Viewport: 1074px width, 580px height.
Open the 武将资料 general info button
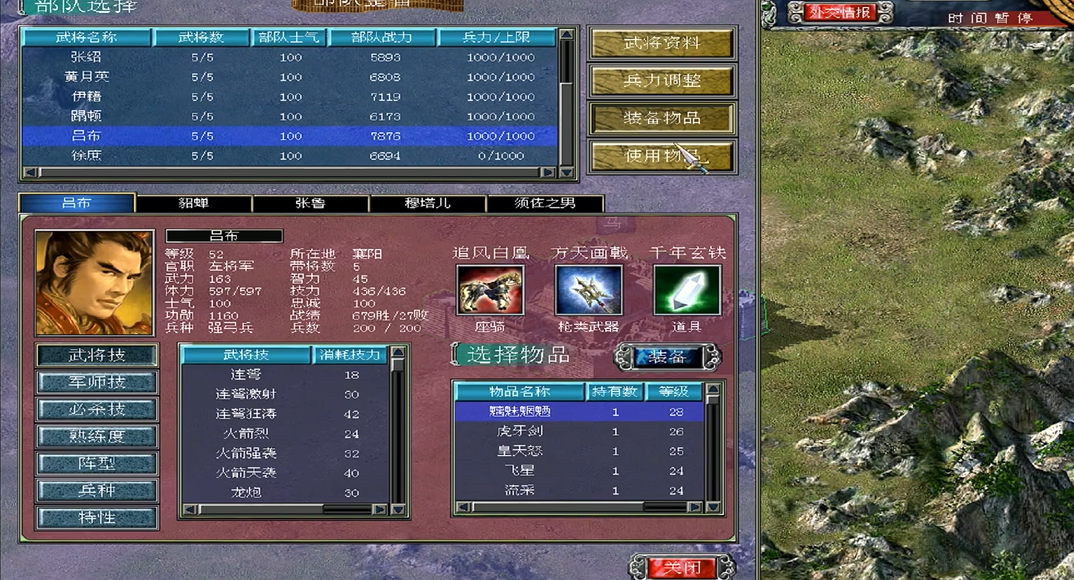[662, 44]
